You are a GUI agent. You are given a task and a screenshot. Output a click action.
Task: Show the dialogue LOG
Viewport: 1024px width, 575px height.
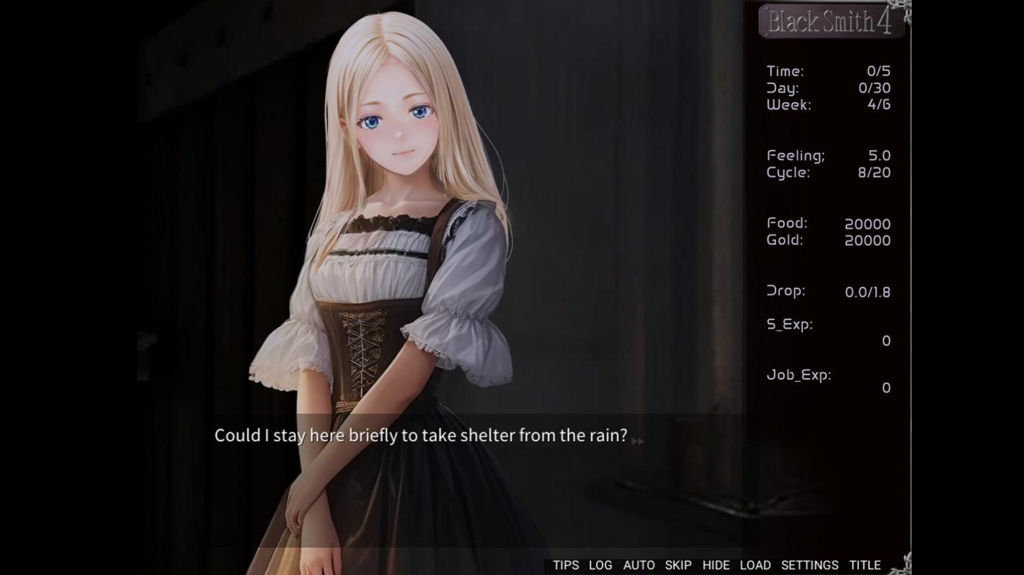[x=600, y=565]
